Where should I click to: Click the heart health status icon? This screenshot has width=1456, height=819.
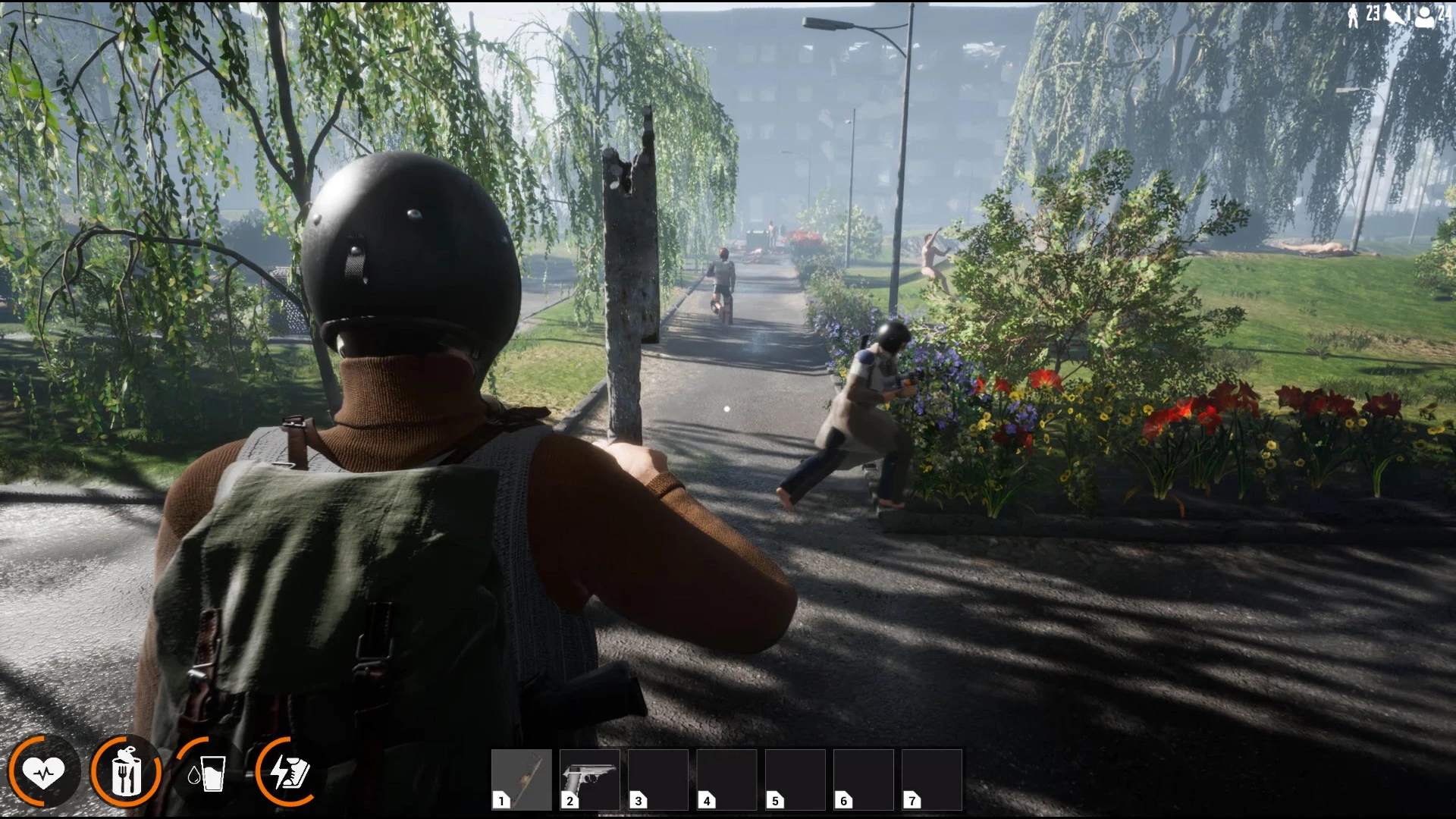click(43, 773)
